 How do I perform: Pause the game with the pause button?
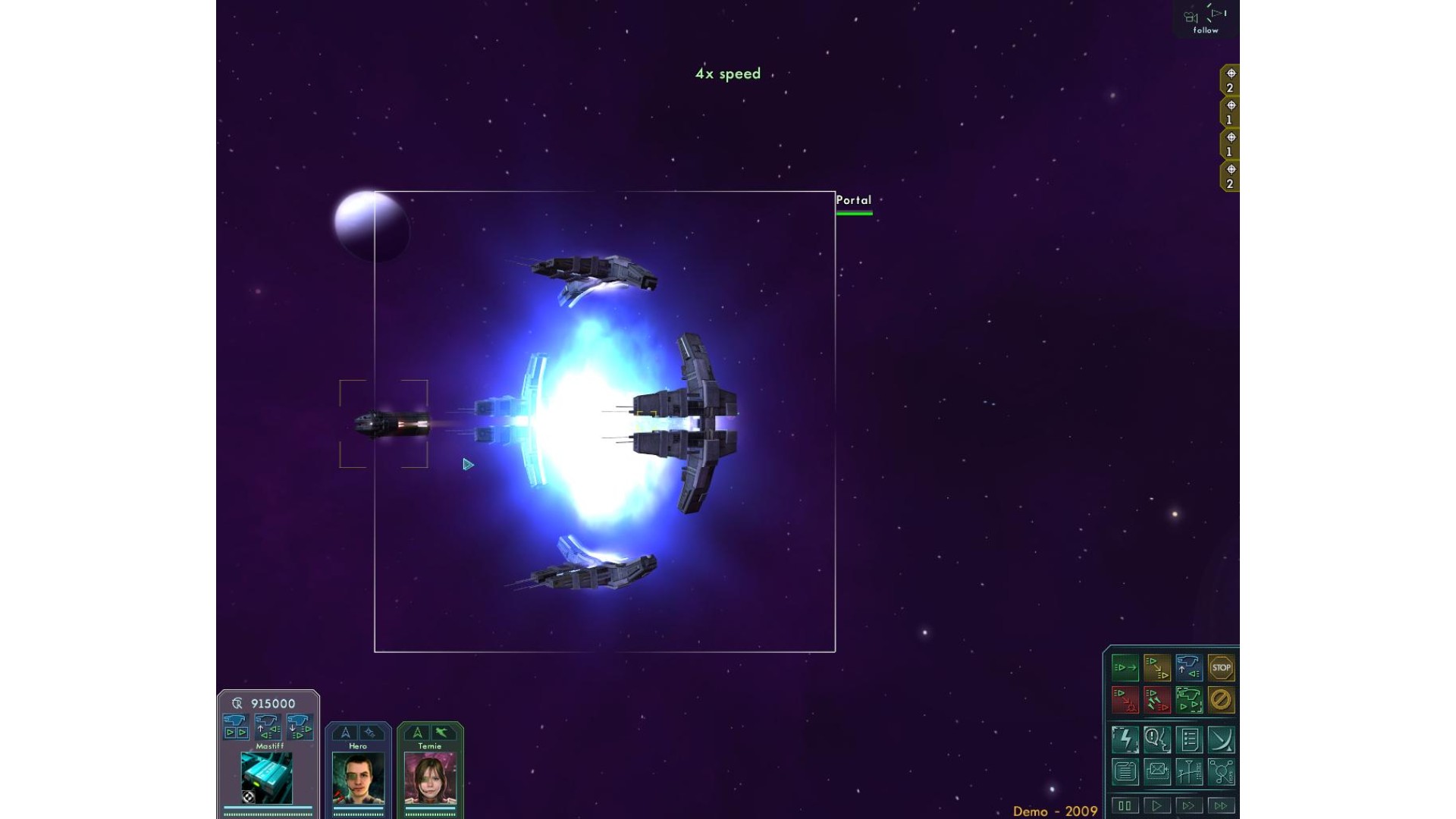click(1125, 805)
